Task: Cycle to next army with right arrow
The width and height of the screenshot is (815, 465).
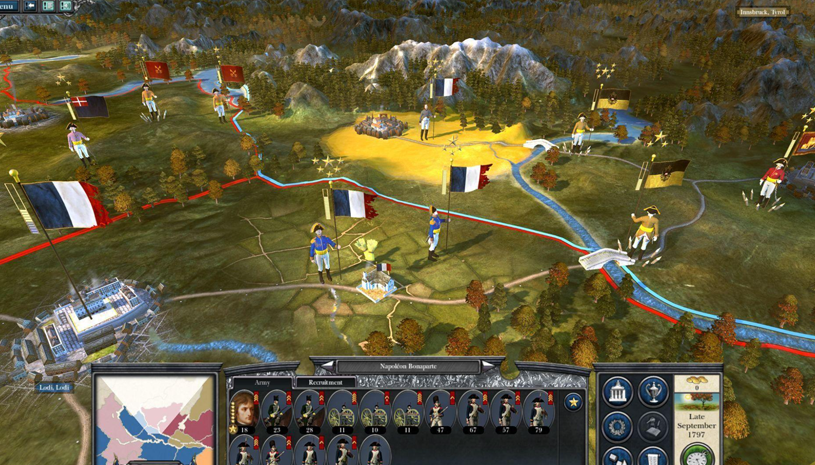Action: pos(487,366)
